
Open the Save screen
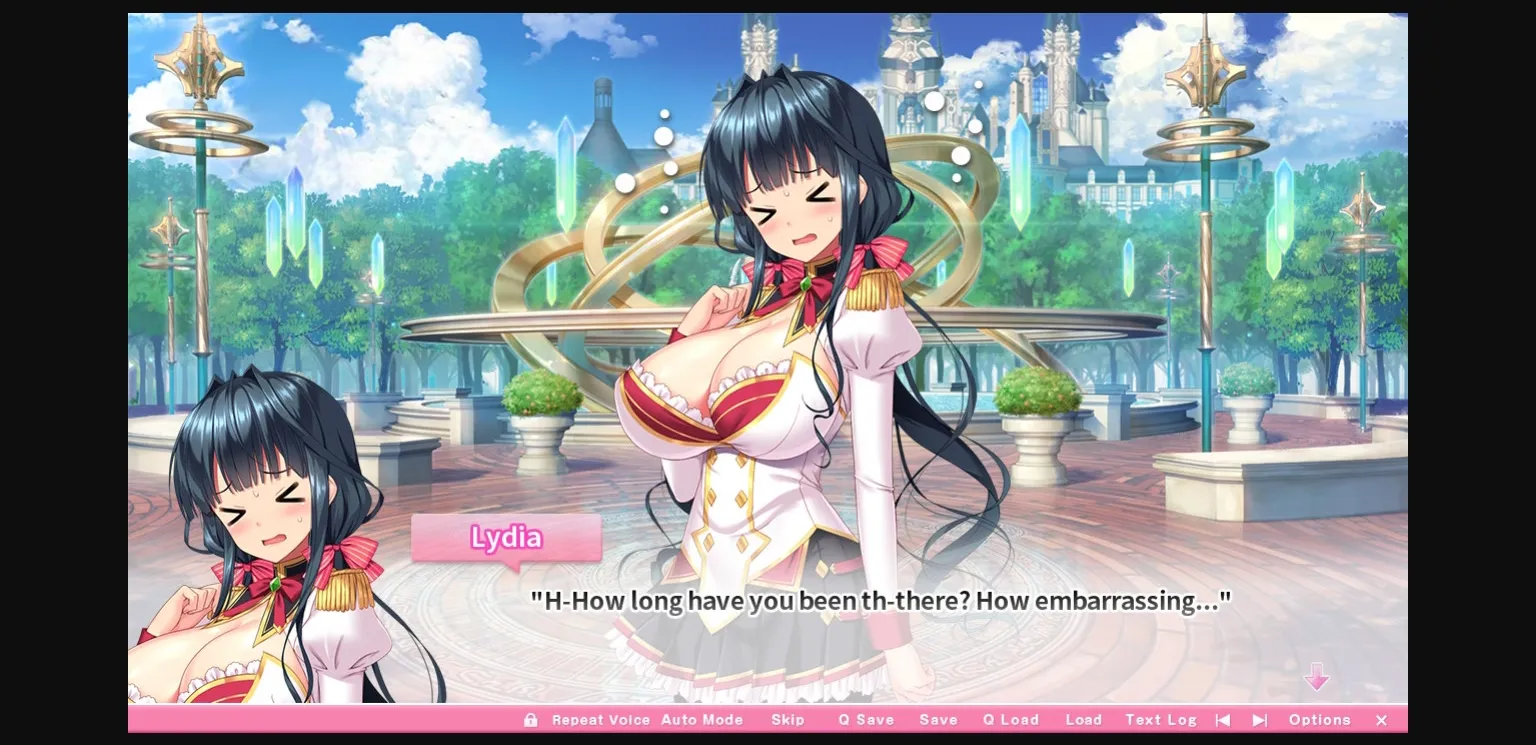pyautogui.click(x=938, y=719)
